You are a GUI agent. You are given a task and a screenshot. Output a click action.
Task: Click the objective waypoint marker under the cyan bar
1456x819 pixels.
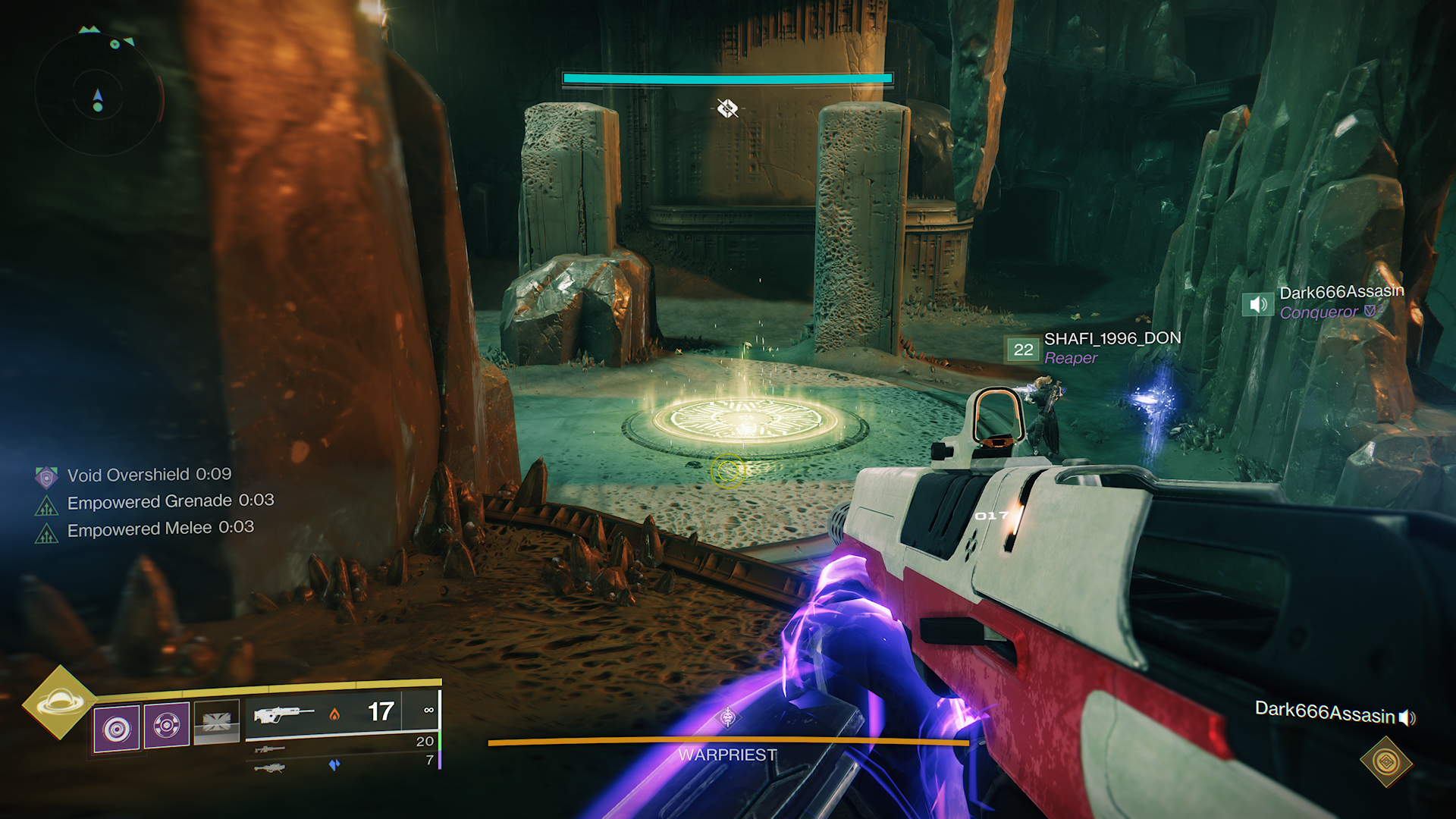727,108
